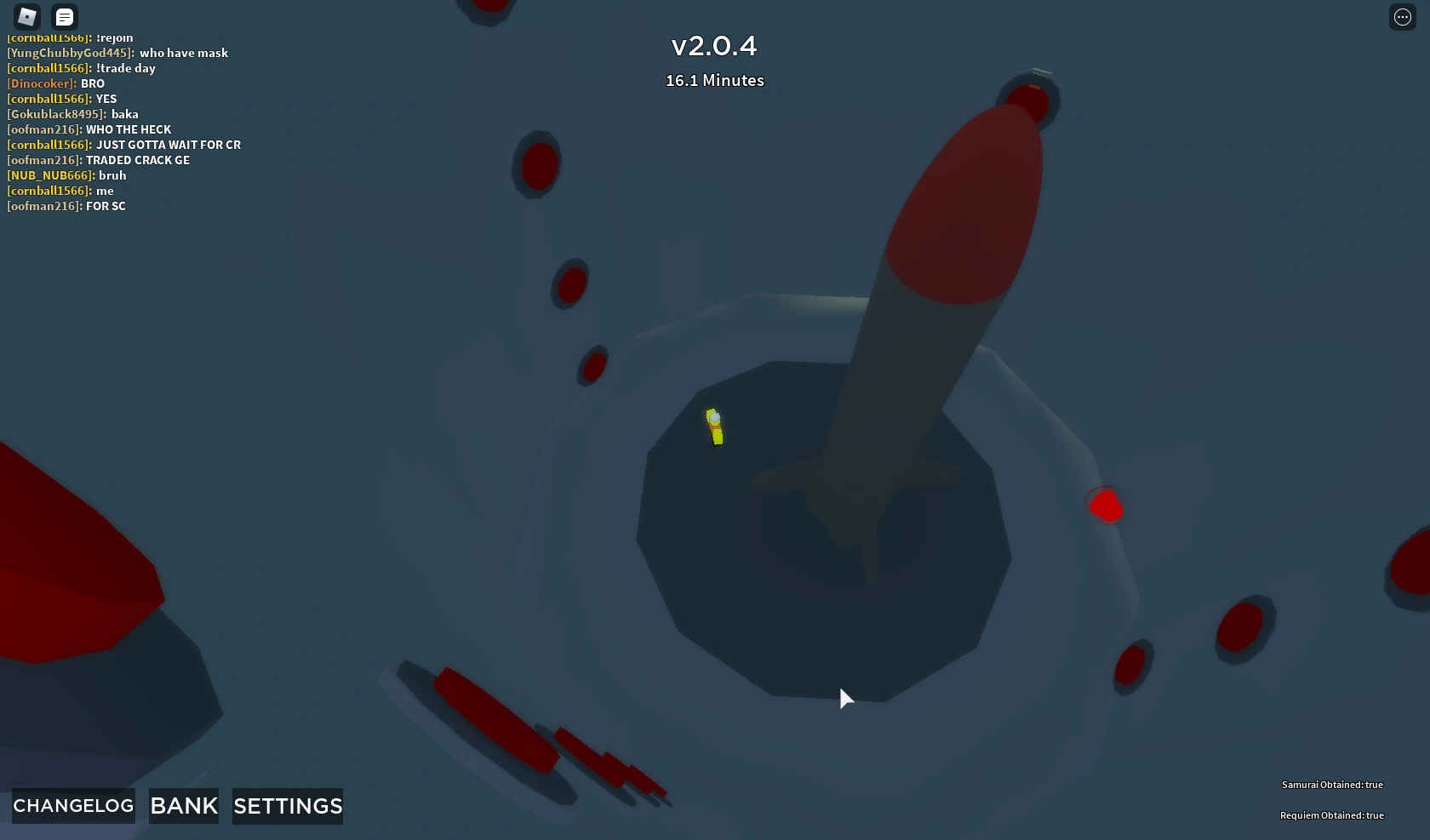Click the Requiem Obtained status text
The width and height of the screenshot is (1430, 840).
(x=1332, y=814)
